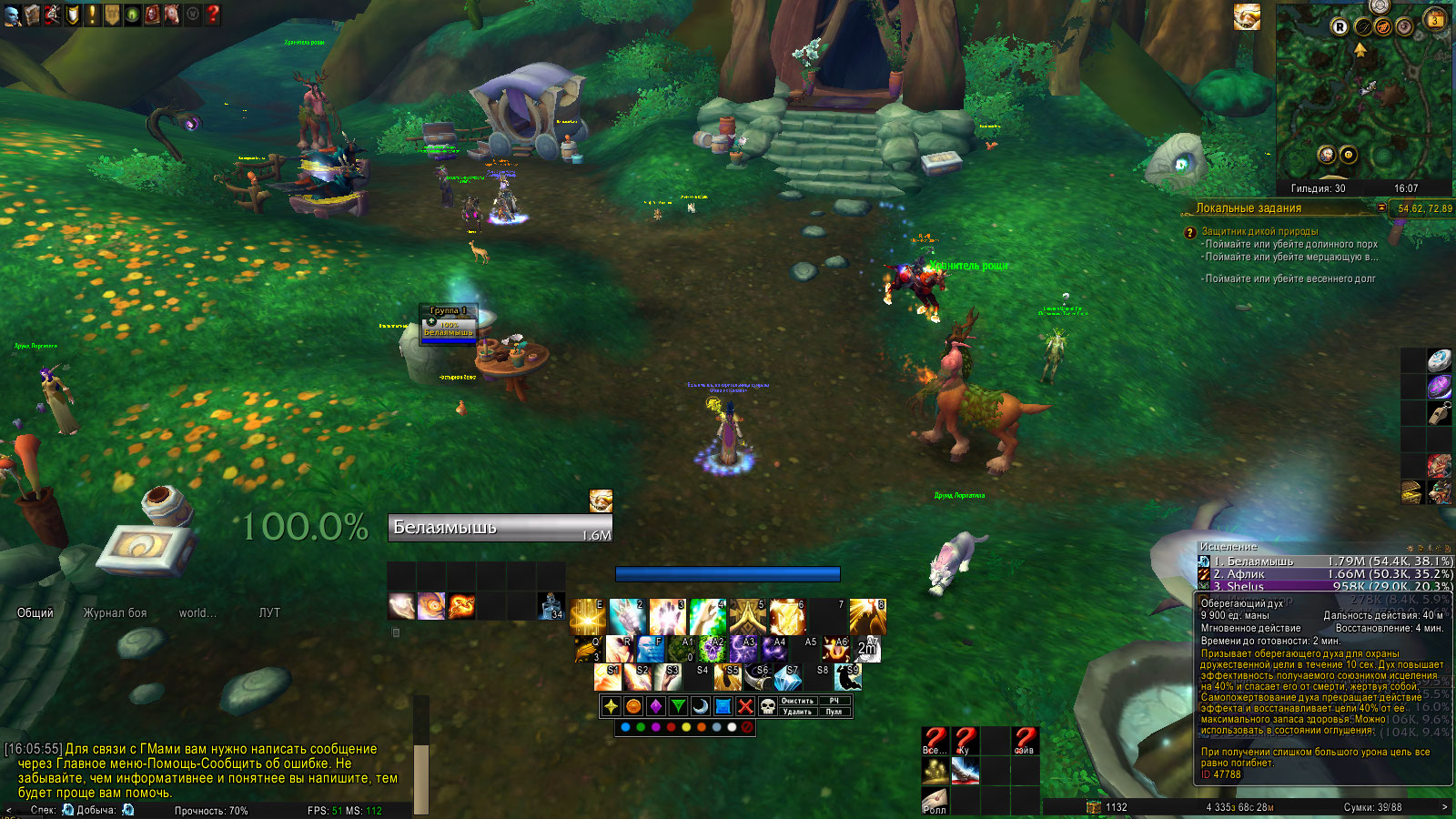Select the Белаямышь player unit frame
The image size is (1456, 819).
click(500, 528)
